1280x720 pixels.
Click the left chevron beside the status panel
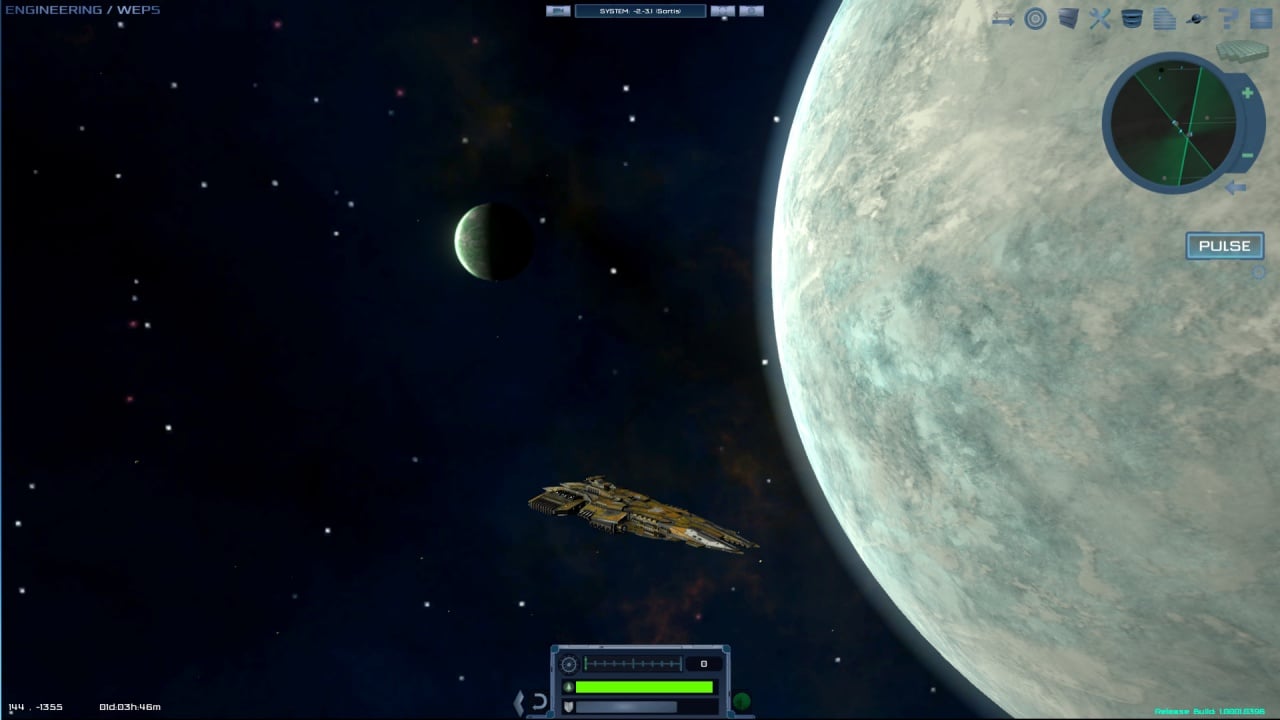518,702
